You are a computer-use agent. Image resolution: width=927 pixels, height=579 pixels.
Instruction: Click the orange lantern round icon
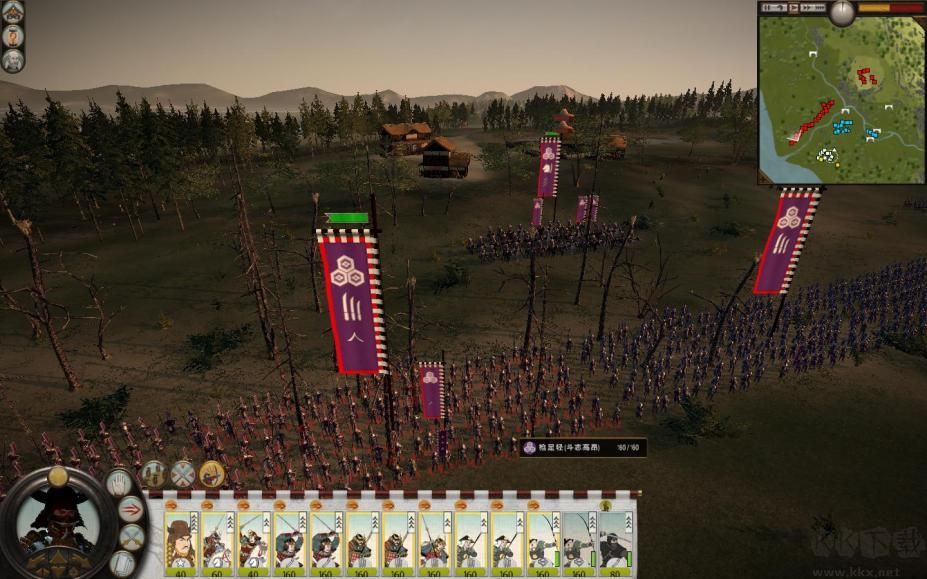12,36
